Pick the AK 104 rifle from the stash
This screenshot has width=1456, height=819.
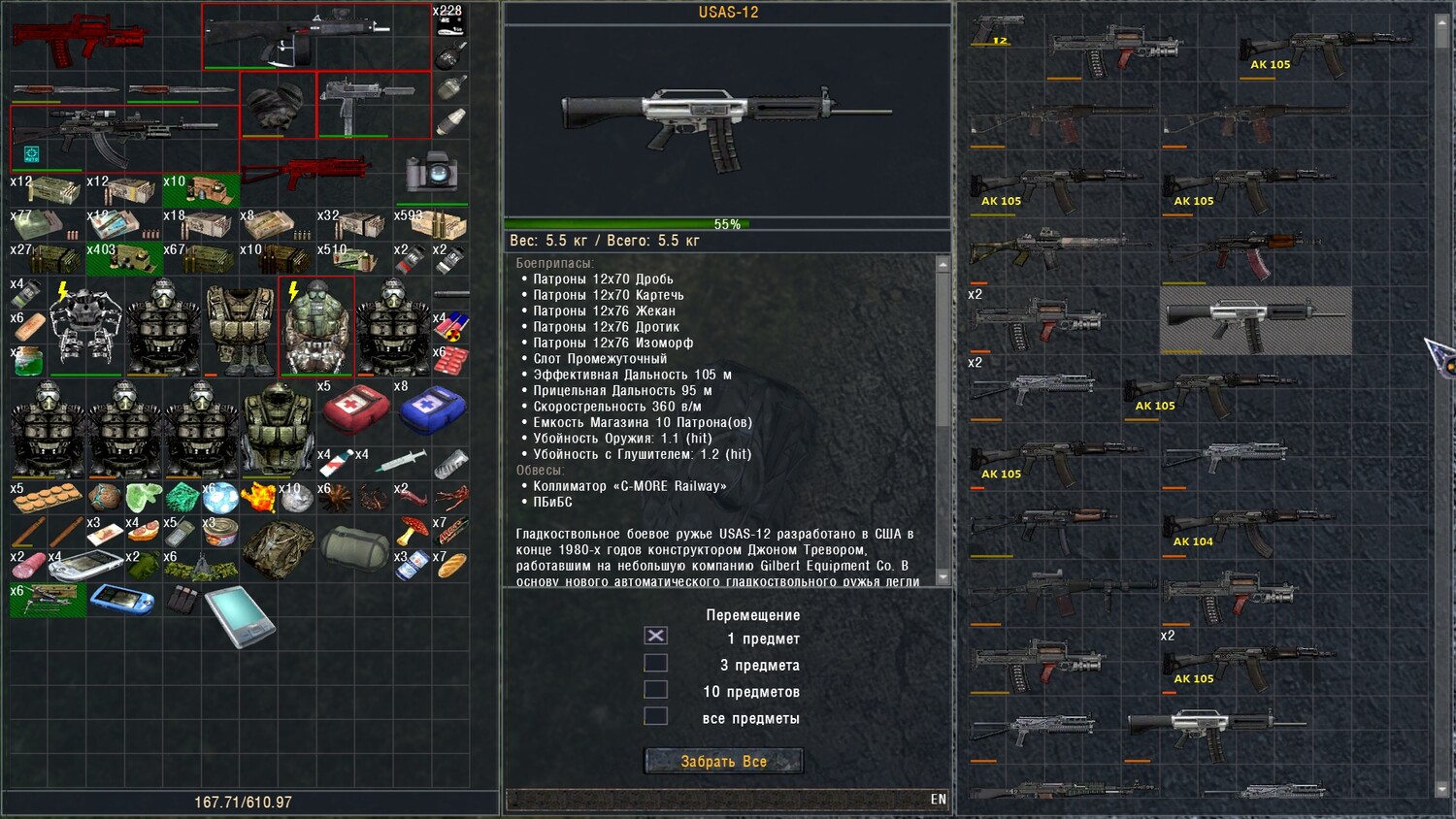pyautogui.click(x=1247, y=529)
